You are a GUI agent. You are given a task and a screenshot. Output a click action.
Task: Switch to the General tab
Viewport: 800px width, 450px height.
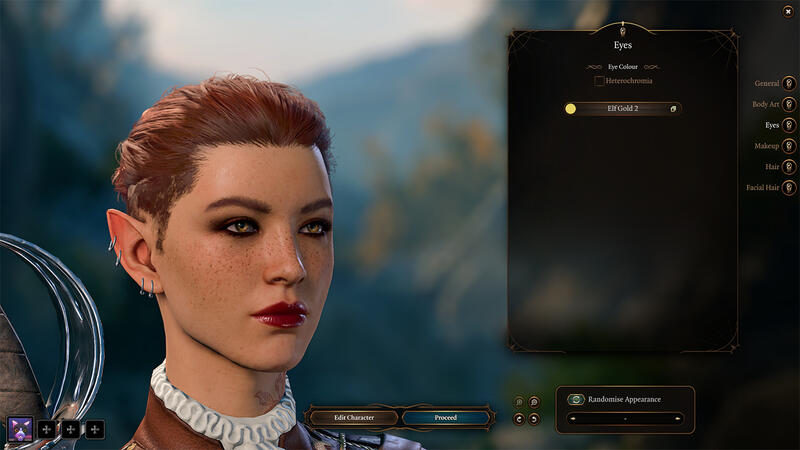(x=789, y=83)
